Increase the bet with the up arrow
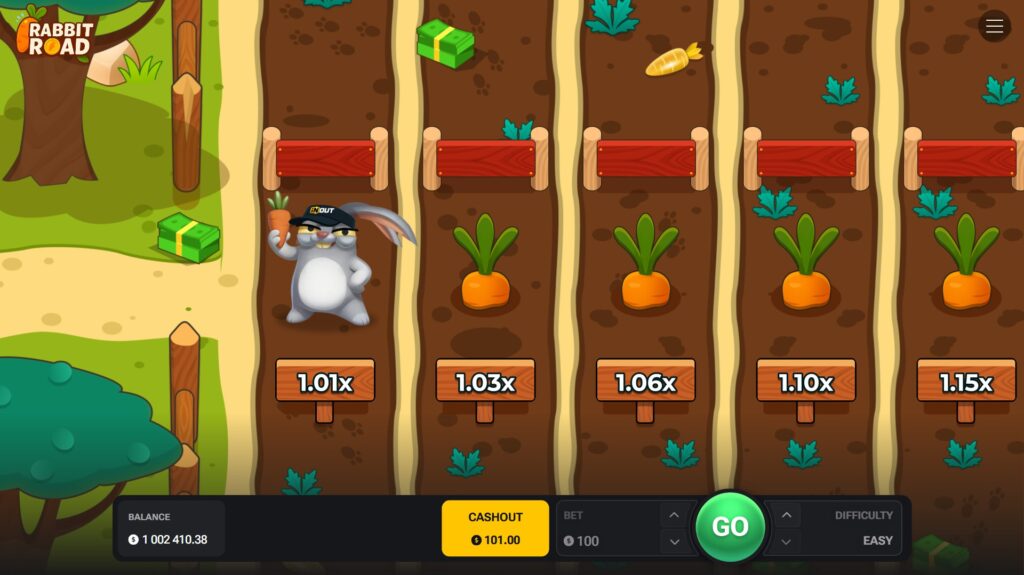 point(674,515)
